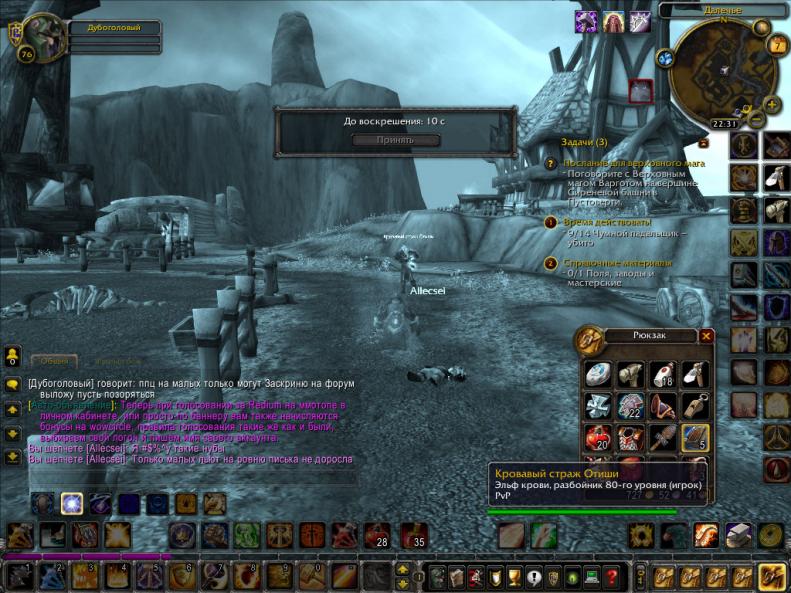791x593 pixels.
Task: Use the red item with 20 stack
Action: (x=598, y=437)
